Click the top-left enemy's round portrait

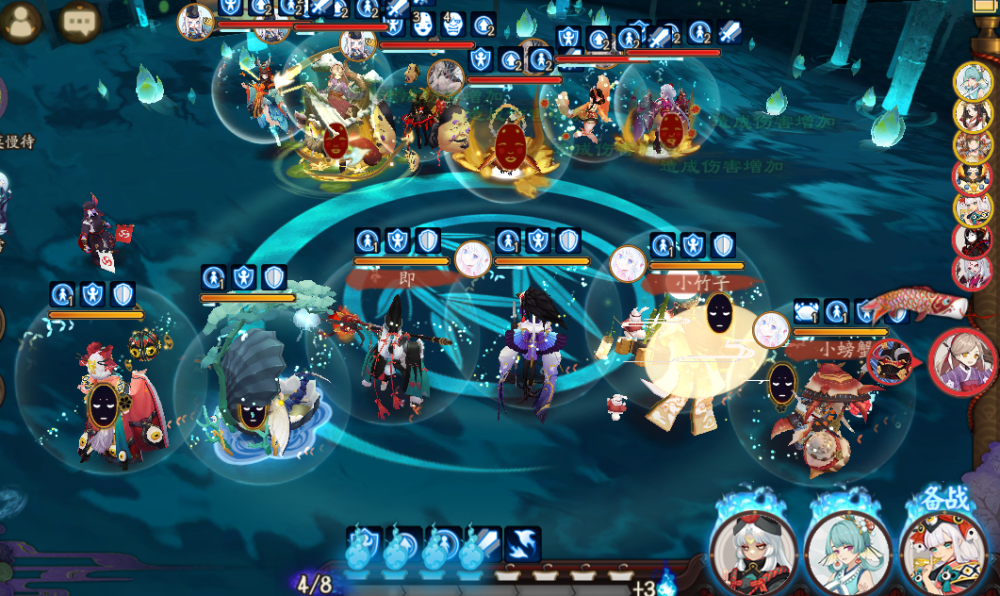(196, 20)
